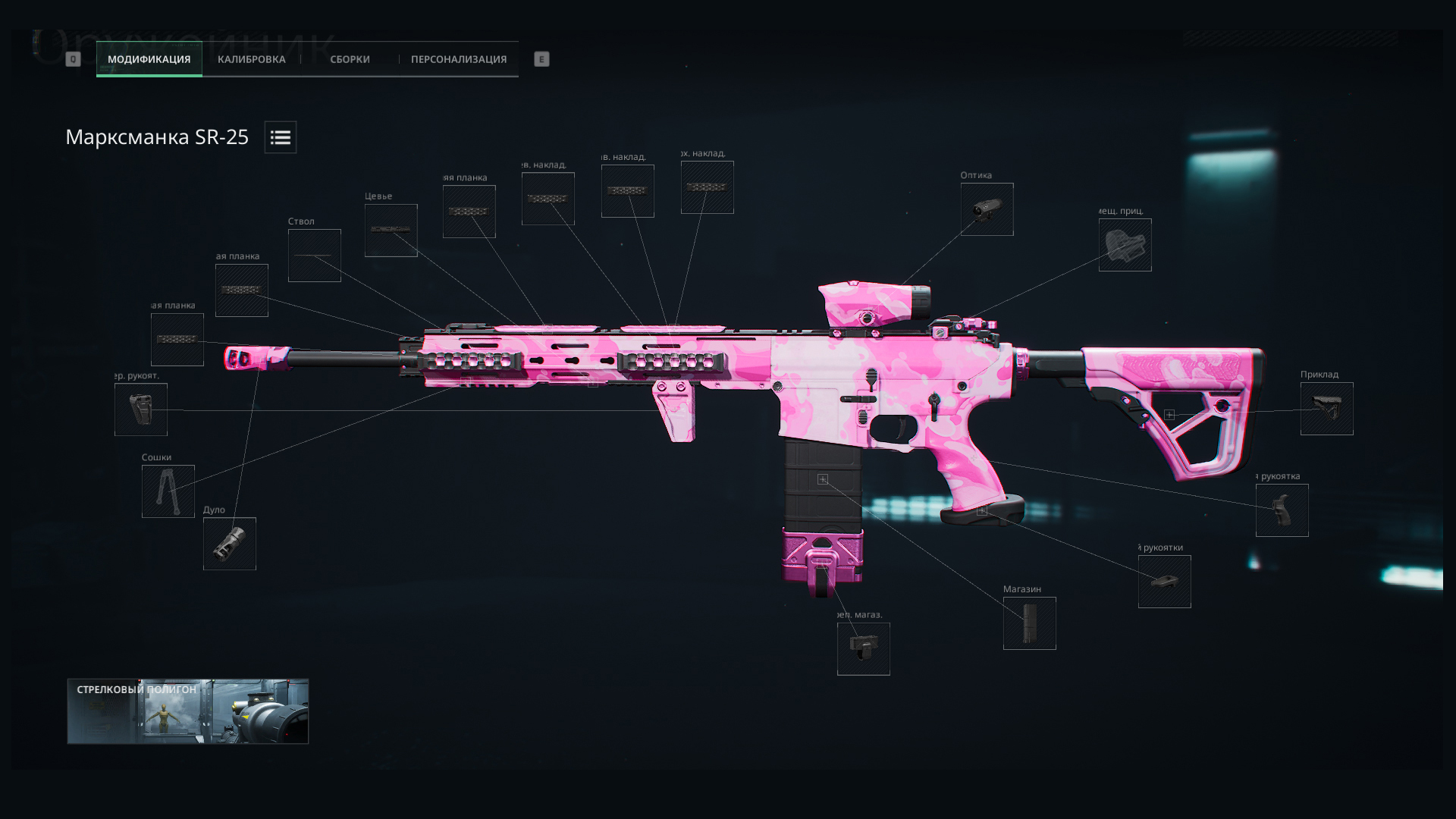Select the Оптика scope slot
The image size is (1456, 819).
click(987, 209)
